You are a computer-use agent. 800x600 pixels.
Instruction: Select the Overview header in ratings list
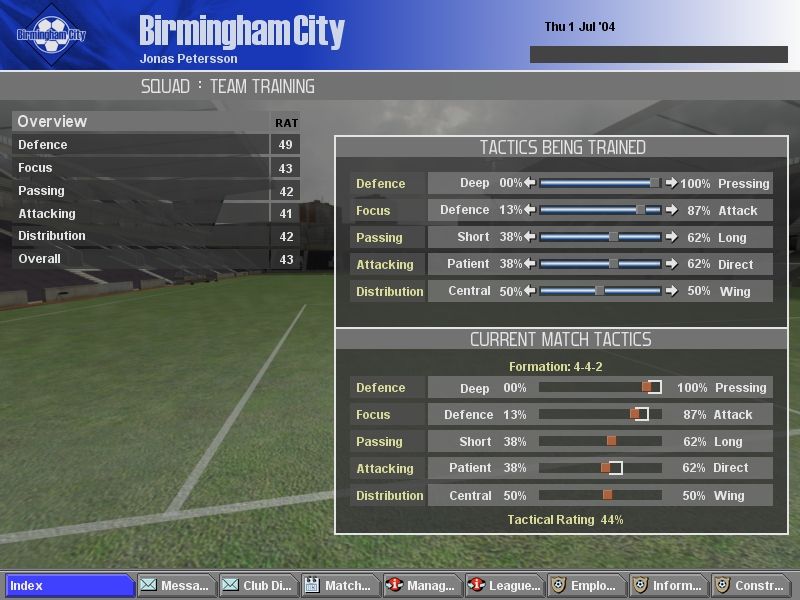click(53, 122)
